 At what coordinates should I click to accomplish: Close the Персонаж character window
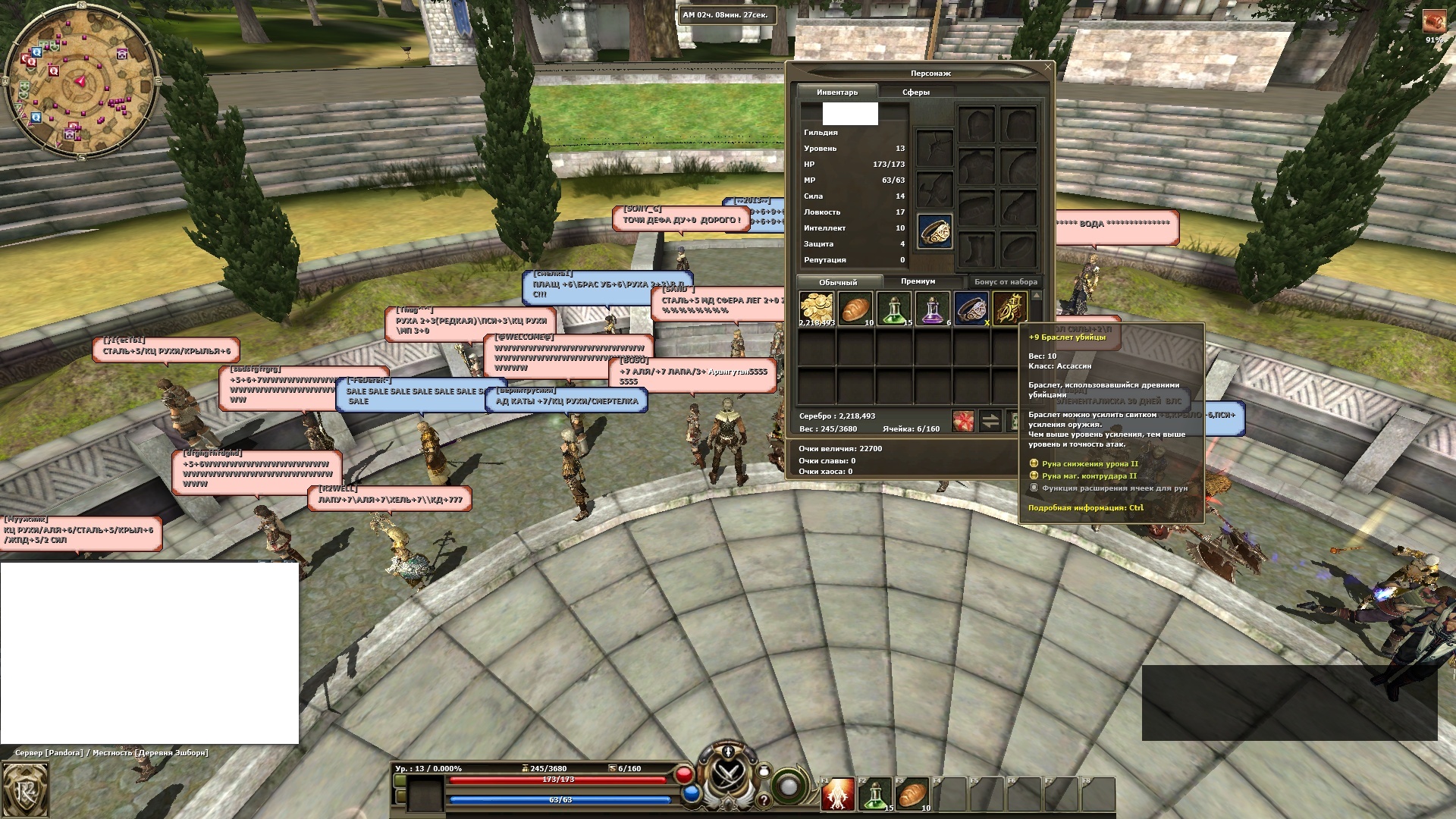tap(1048, 67)
